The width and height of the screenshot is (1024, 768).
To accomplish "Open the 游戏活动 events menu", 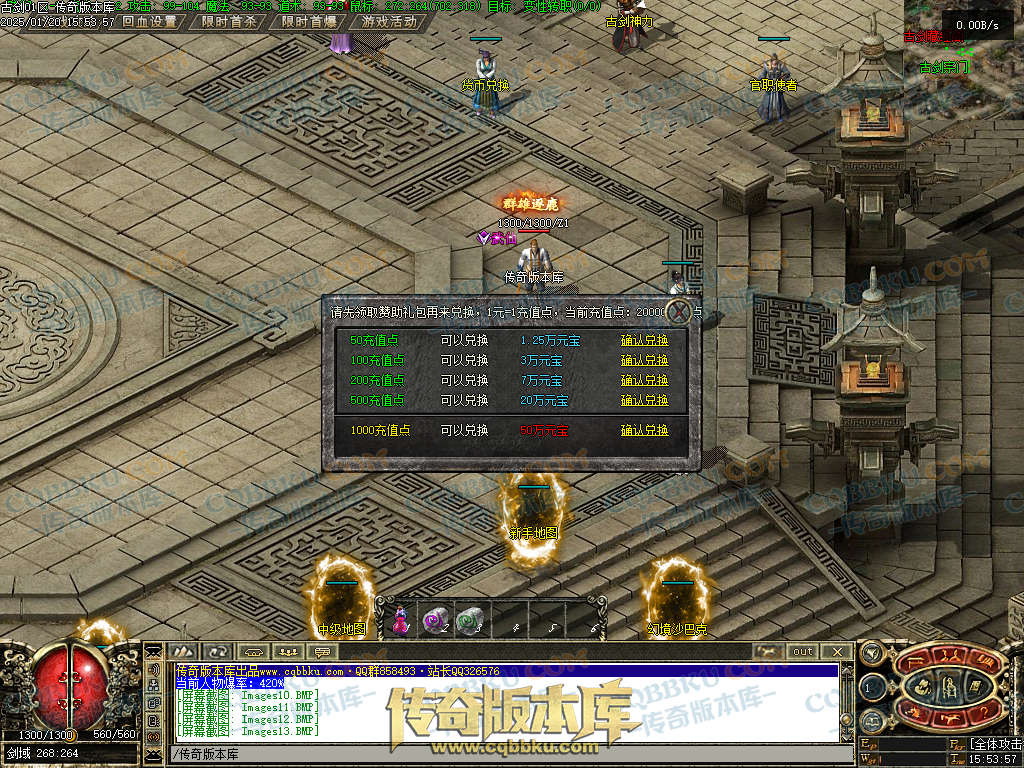I will pos(390,21).
